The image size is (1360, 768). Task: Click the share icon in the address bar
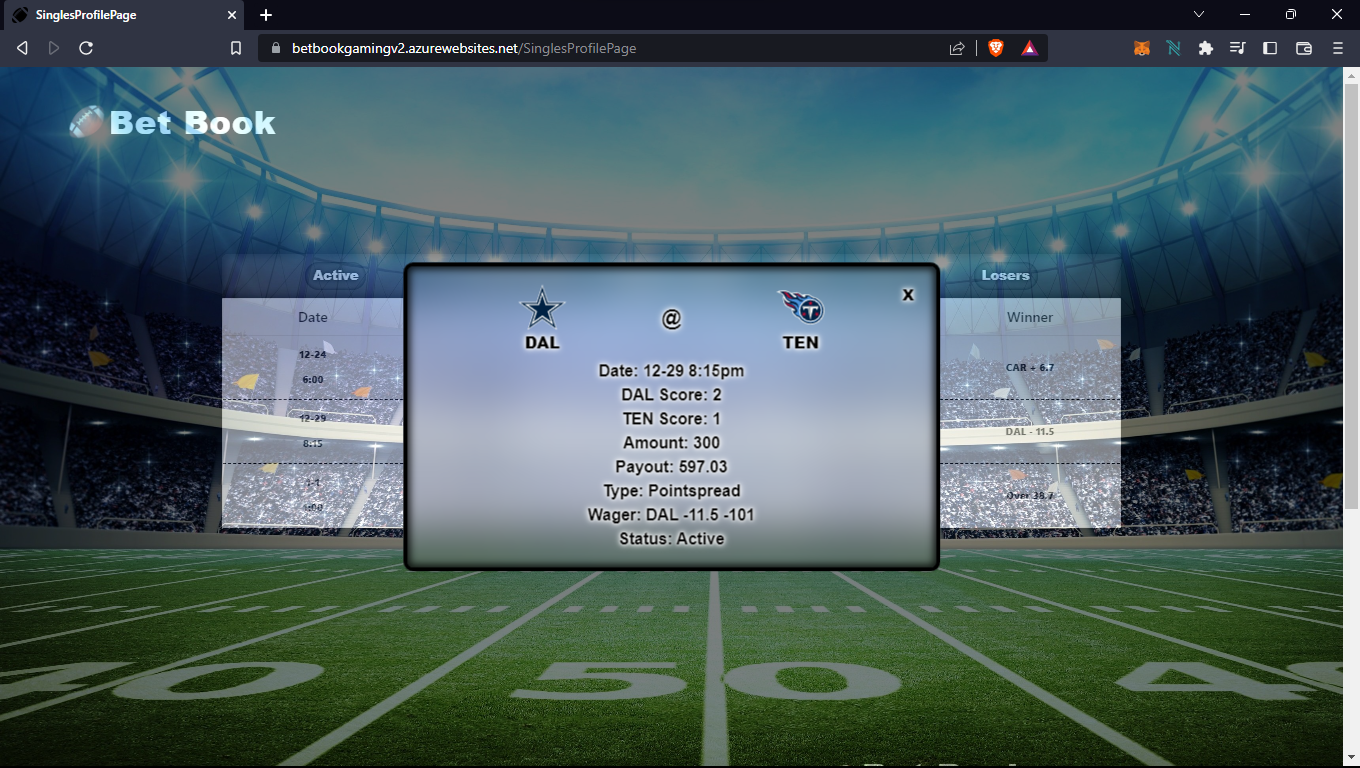click(x=956, y=47)
